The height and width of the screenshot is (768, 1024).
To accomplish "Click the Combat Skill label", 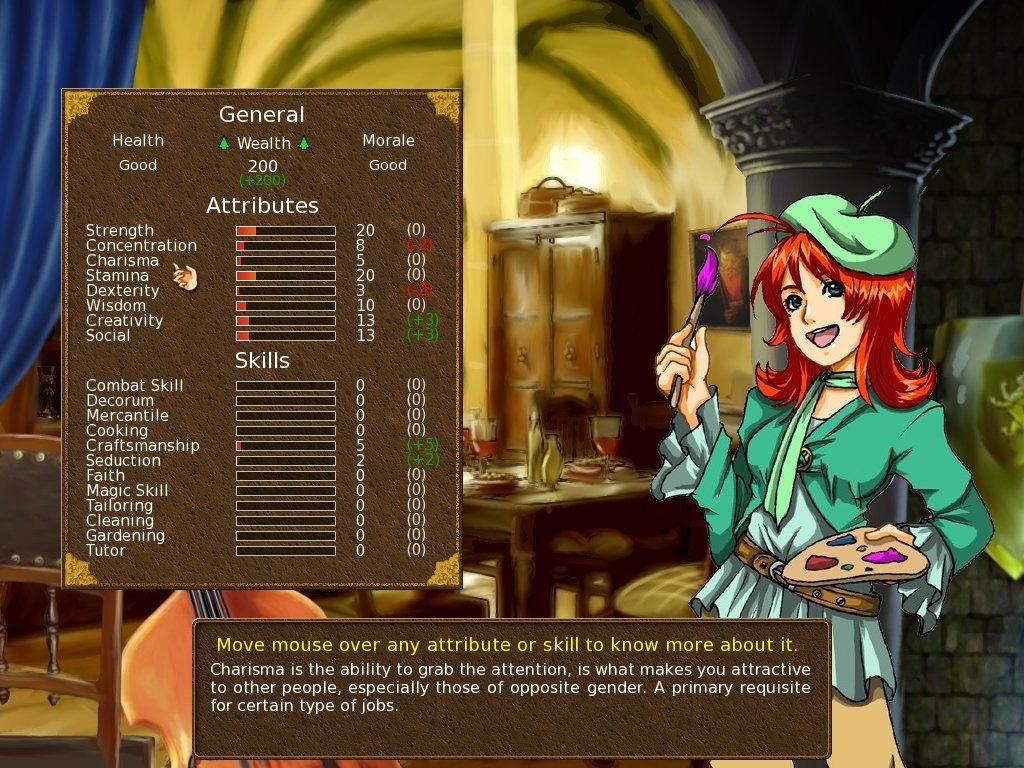I will [134, 386].
